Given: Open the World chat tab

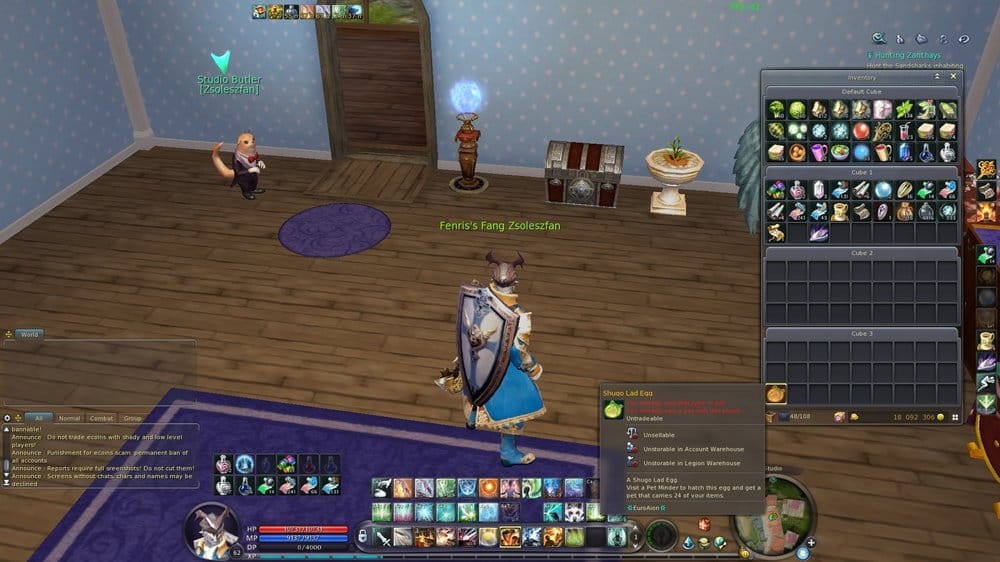Looking at the screenshot, I should pyautogui.click(x=29, y=334).
